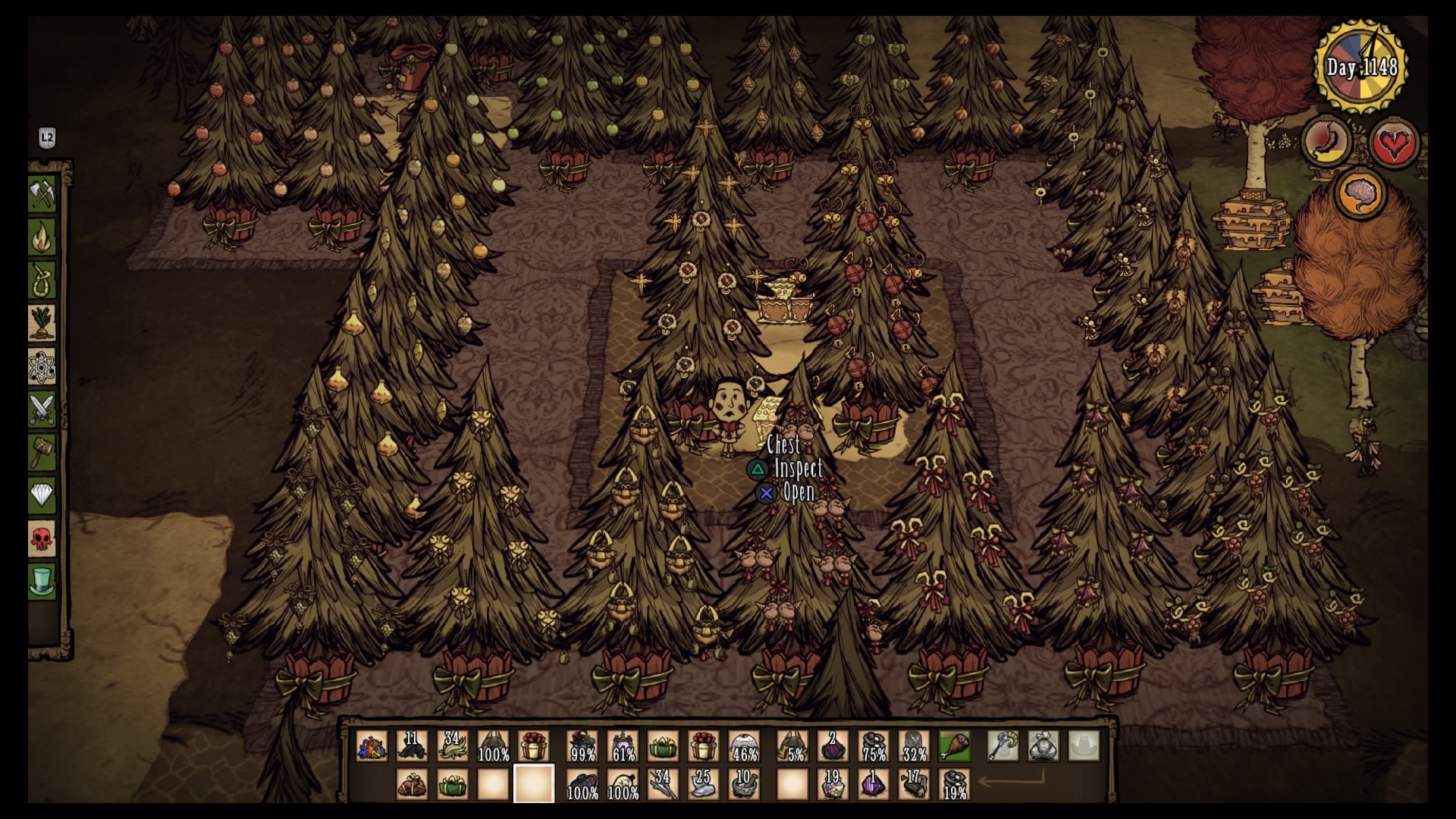1456x819 pixels.
Task: Click the equipped staff hand slot
Action: tap(1003, 746)
